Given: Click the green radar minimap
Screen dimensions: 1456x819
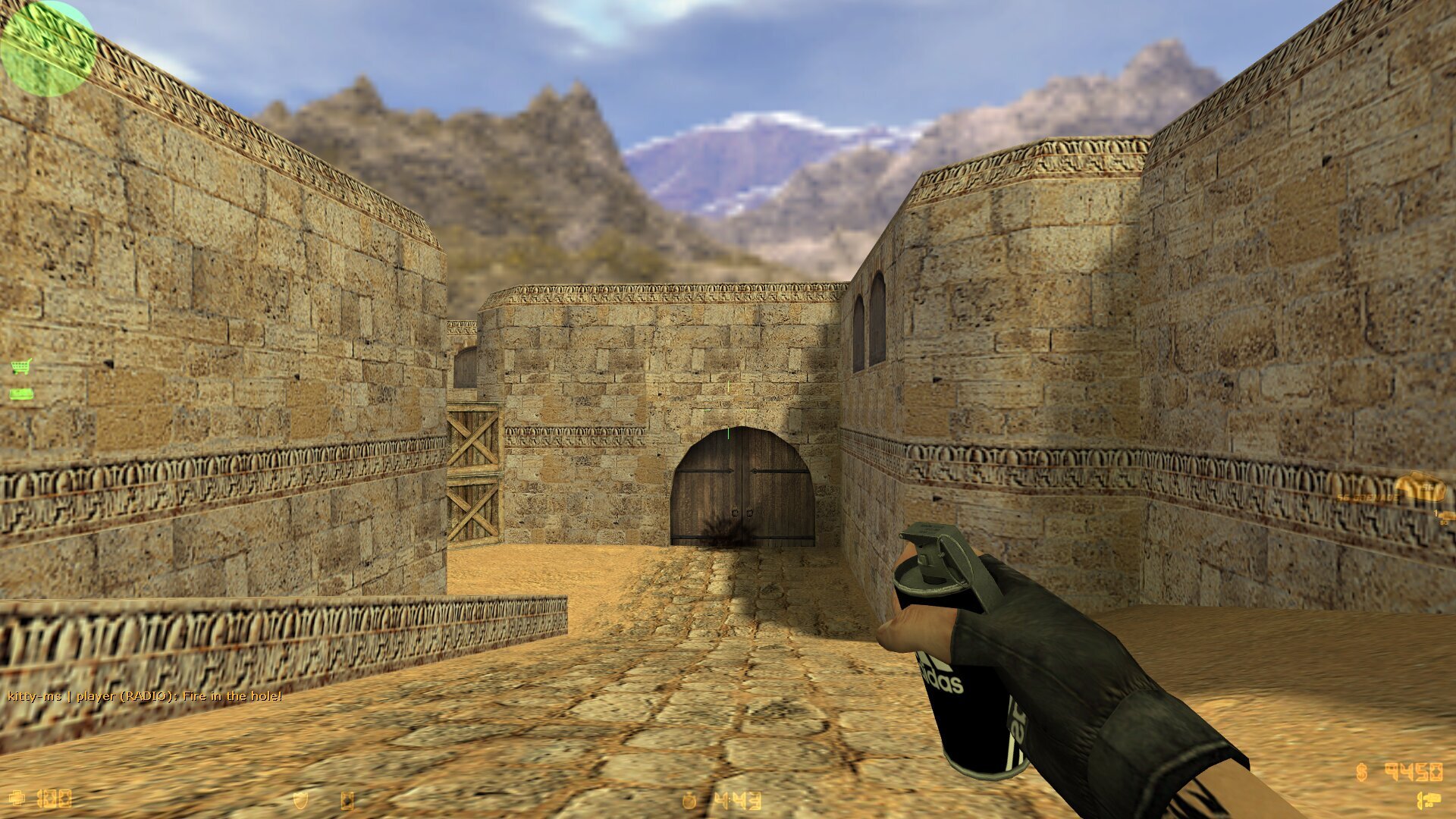Looking at the screenshot, I should click(x=47, y=49).
